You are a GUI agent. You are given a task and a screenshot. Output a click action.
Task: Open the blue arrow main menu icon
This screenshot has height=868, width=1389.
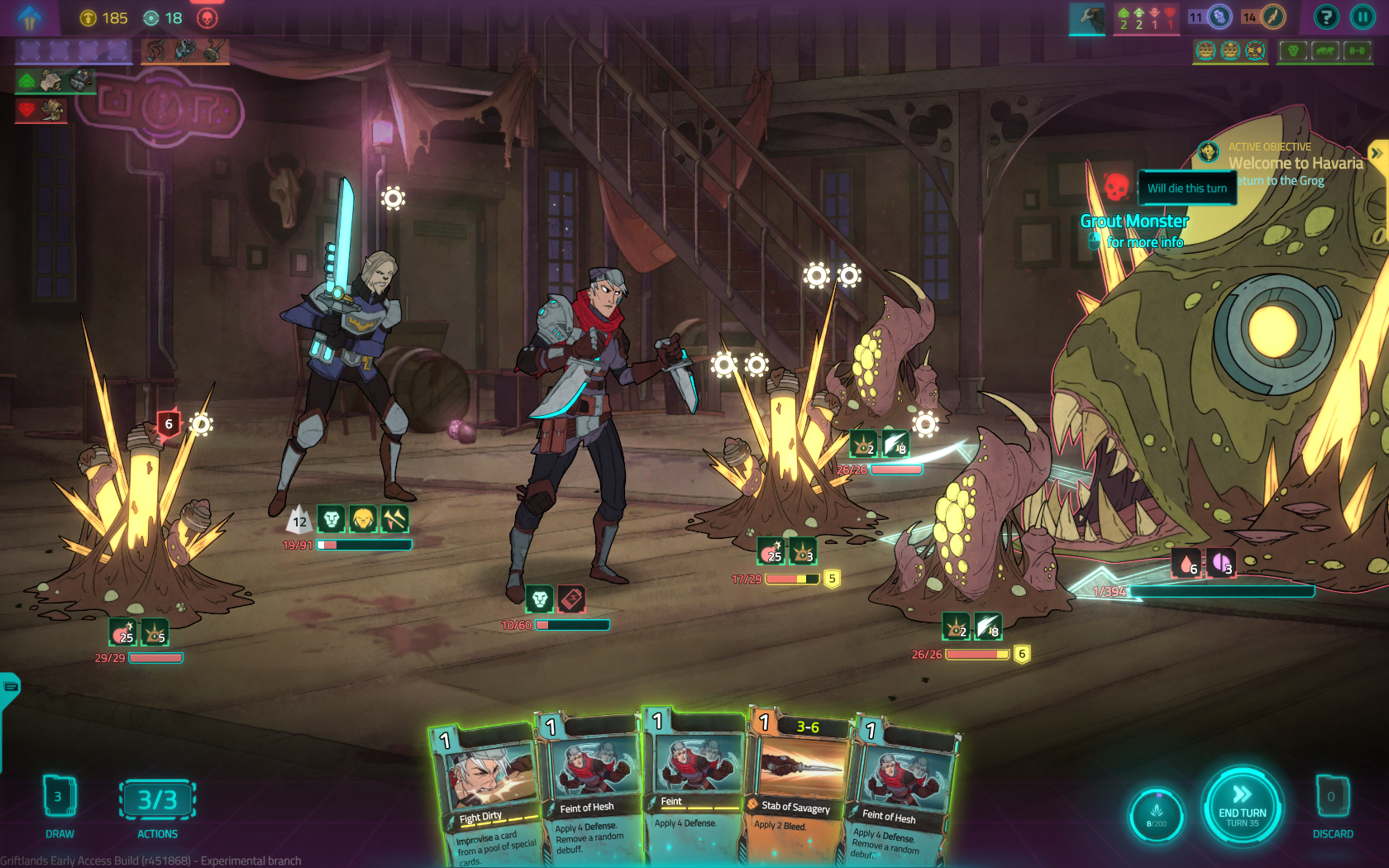(30, 17)
